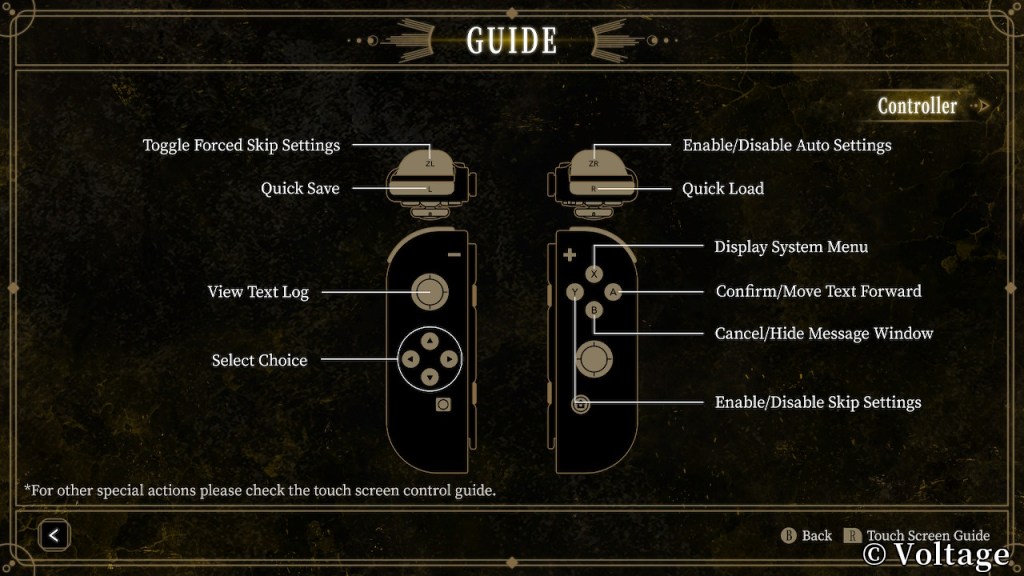Open the Touch Screen Guide
The width and height of the screenshot is (1024, 576).
(x=918, y=535)
